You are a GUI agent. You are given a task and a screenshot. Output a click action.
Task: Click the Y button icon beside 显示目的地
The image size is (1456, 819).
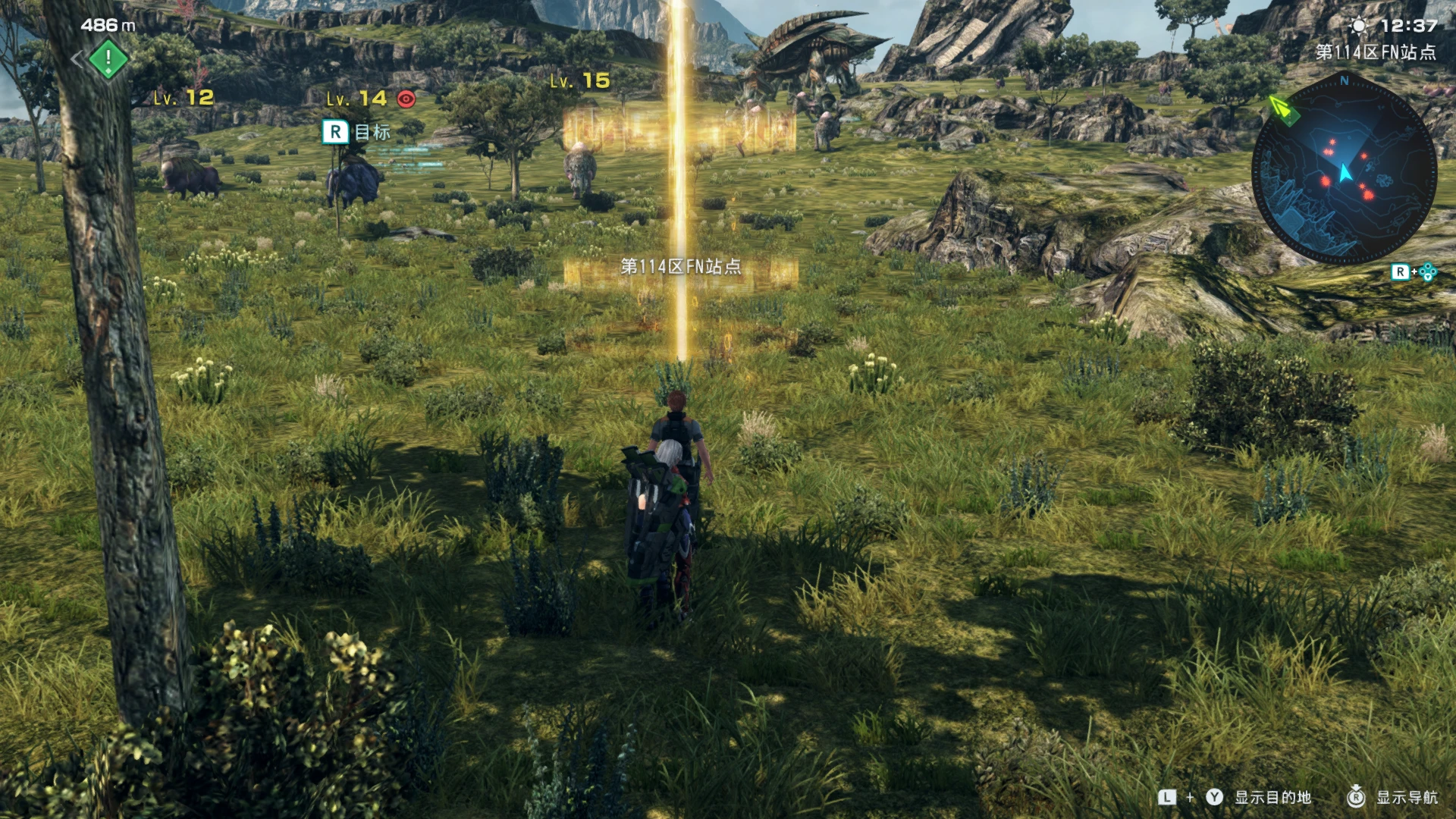click(1214, 795)
